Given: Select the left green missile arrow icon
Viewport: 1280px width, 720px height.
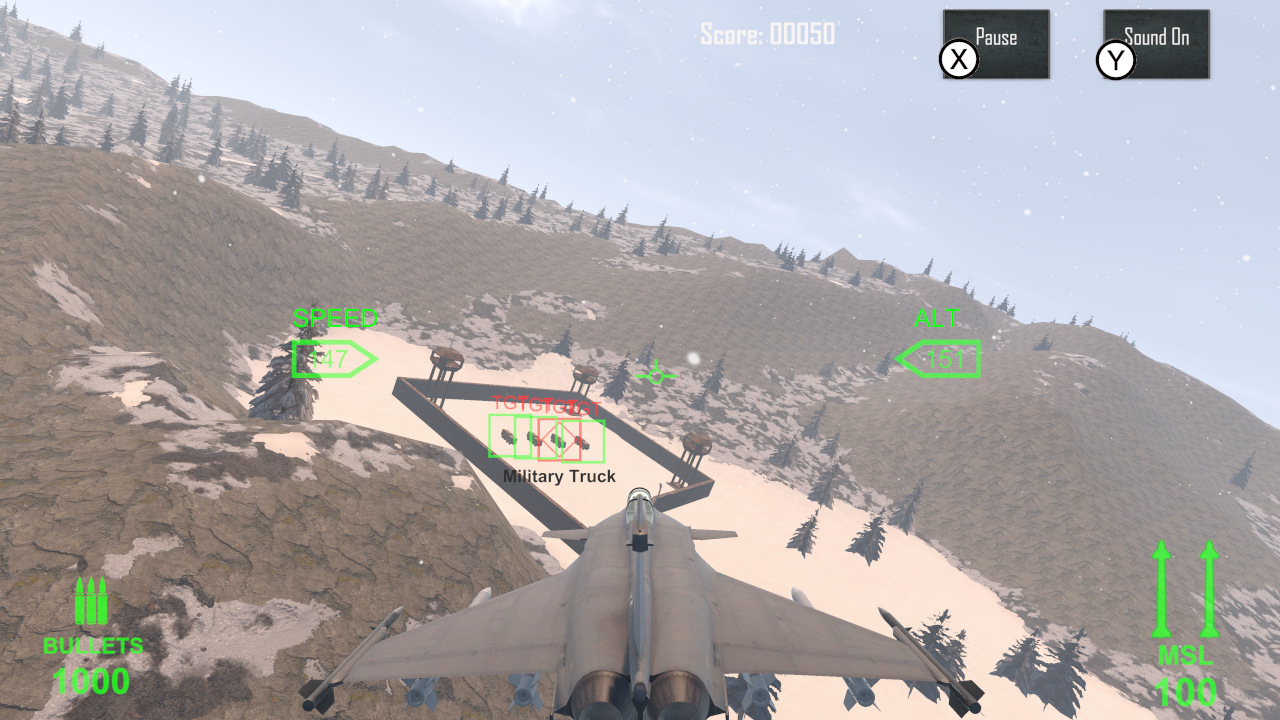Looking at the screenshot, I should point(1161,590).
